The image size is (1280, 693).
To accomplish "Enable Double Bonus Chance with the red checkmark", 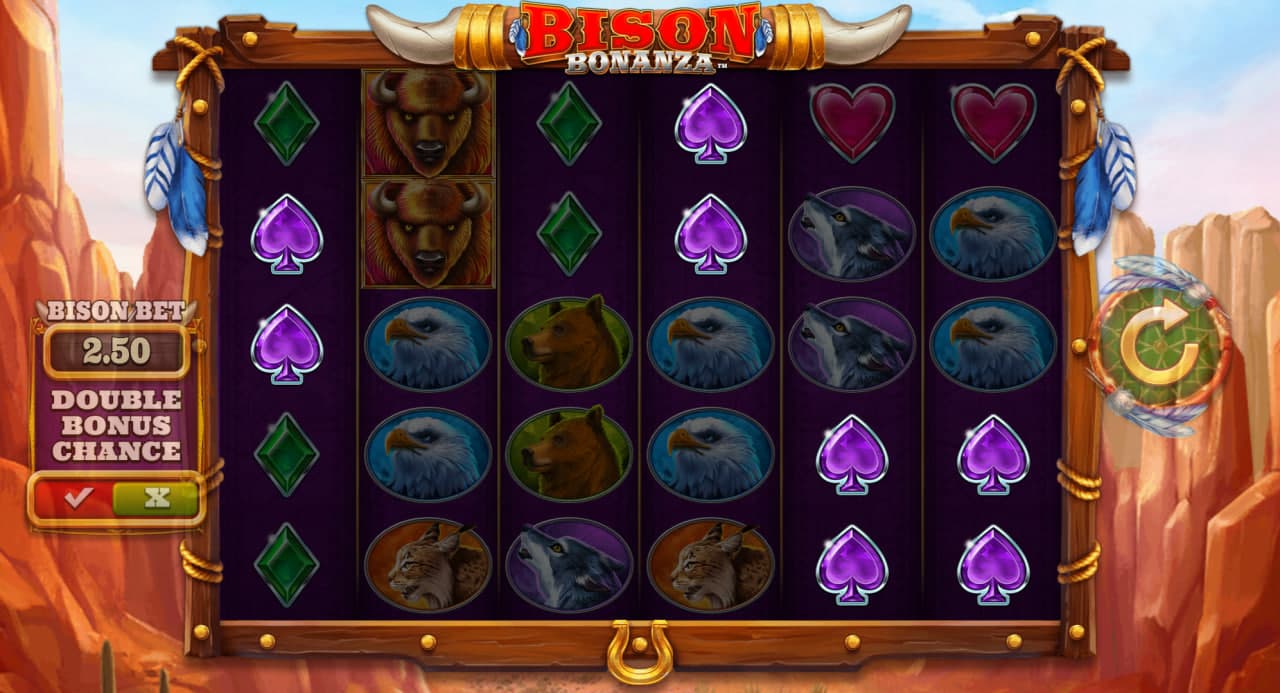I will [75, 498].
